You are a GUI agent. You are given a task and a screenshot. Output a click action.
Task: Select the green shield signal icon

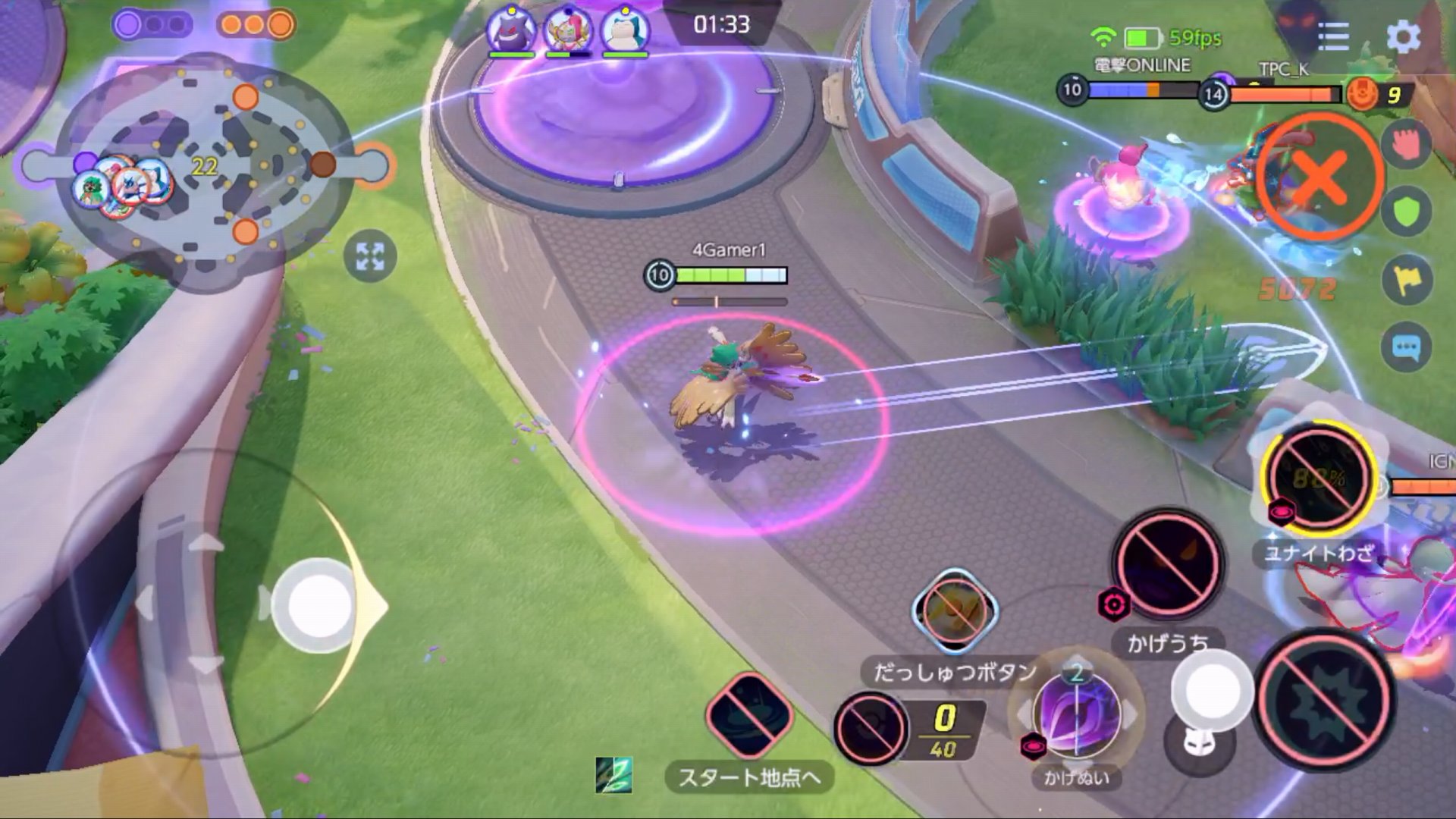(x=1407, y=212)
